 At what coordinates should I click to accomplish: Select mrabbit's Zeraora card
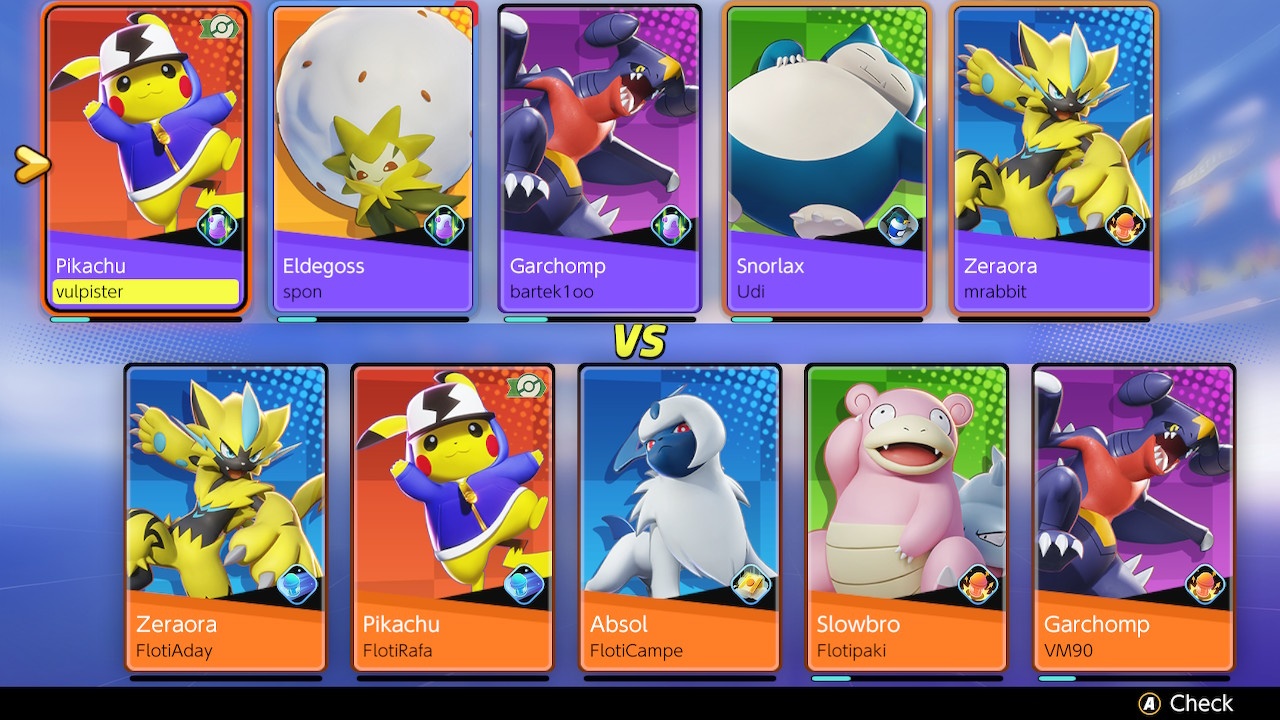click(x=1053, y=160)
